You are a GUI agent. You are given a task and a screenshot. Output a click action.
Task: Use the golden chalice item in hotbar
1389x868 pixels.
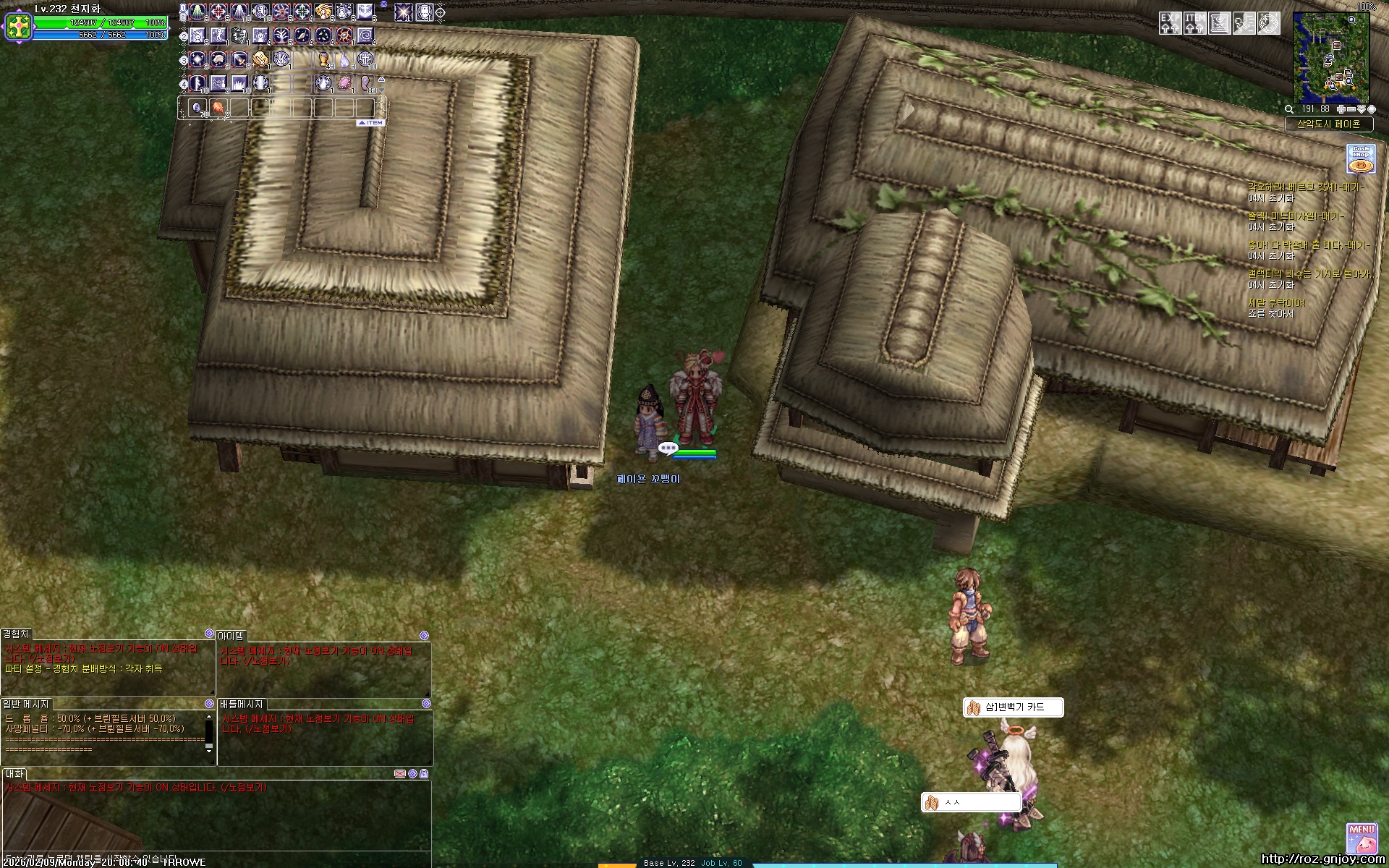point(323,59)
